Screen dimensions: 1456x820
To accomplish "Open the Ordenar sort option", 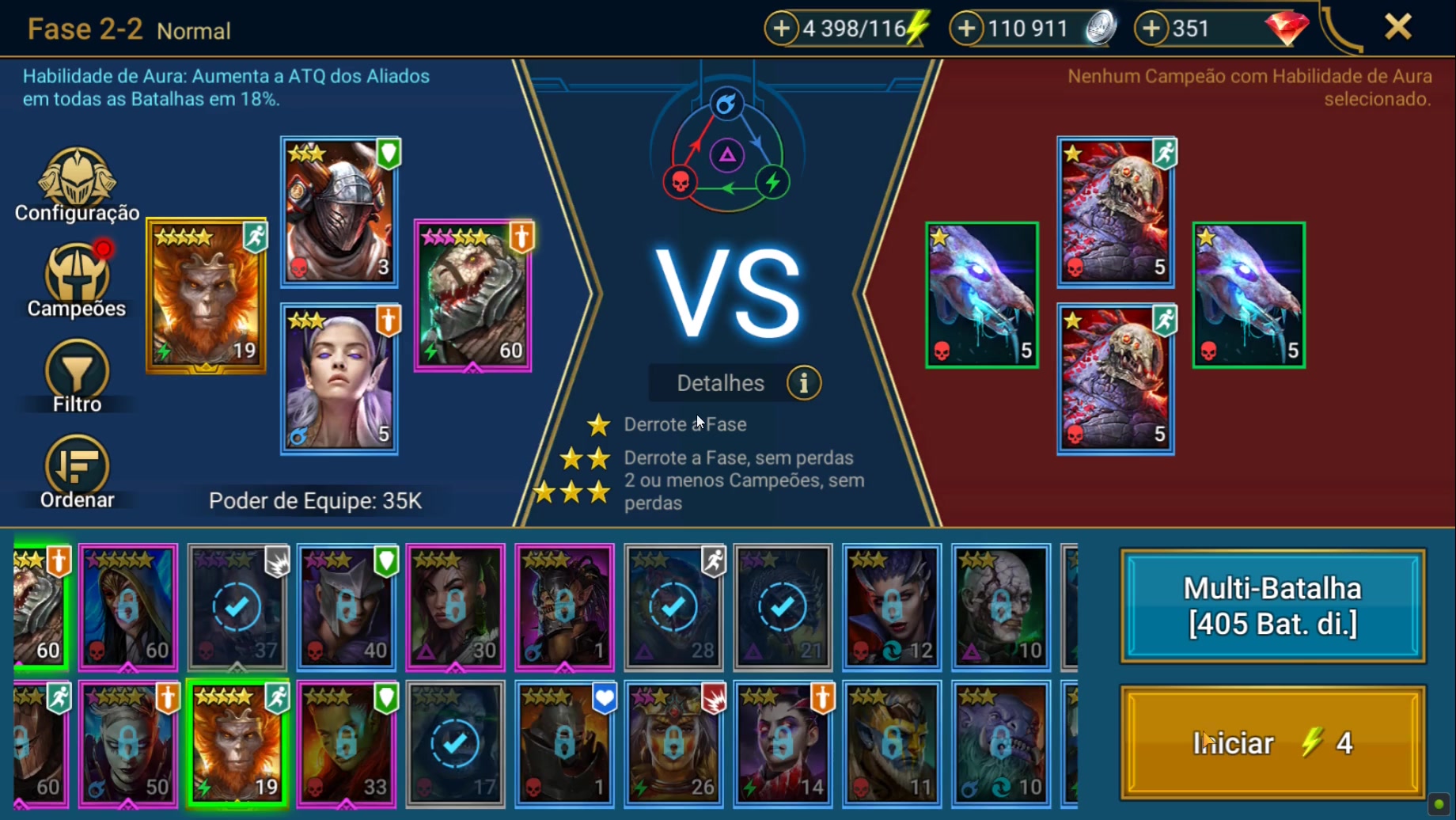I will pos(77,472).
